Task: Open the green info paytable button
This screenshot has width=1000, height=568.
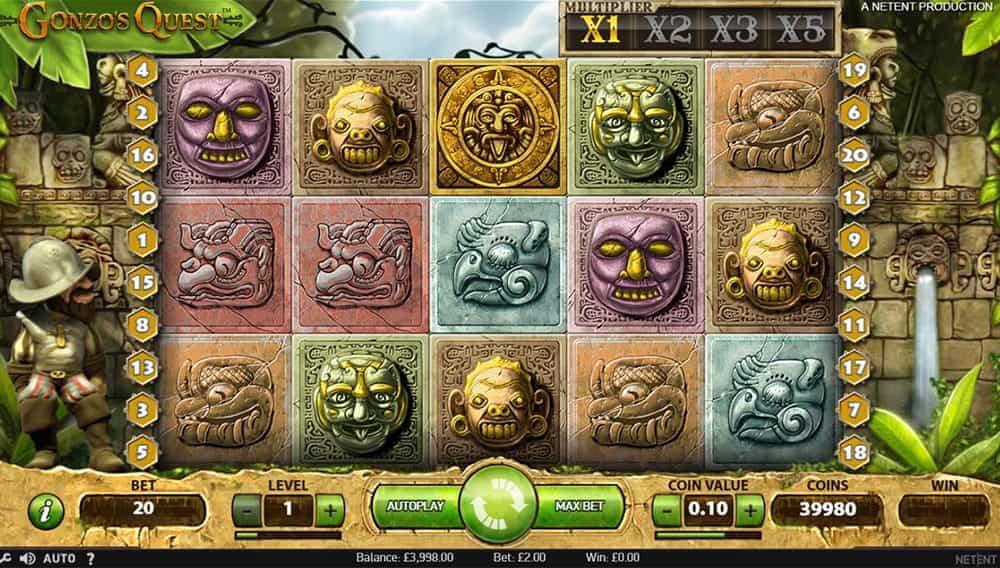Action: click(47, 511)
